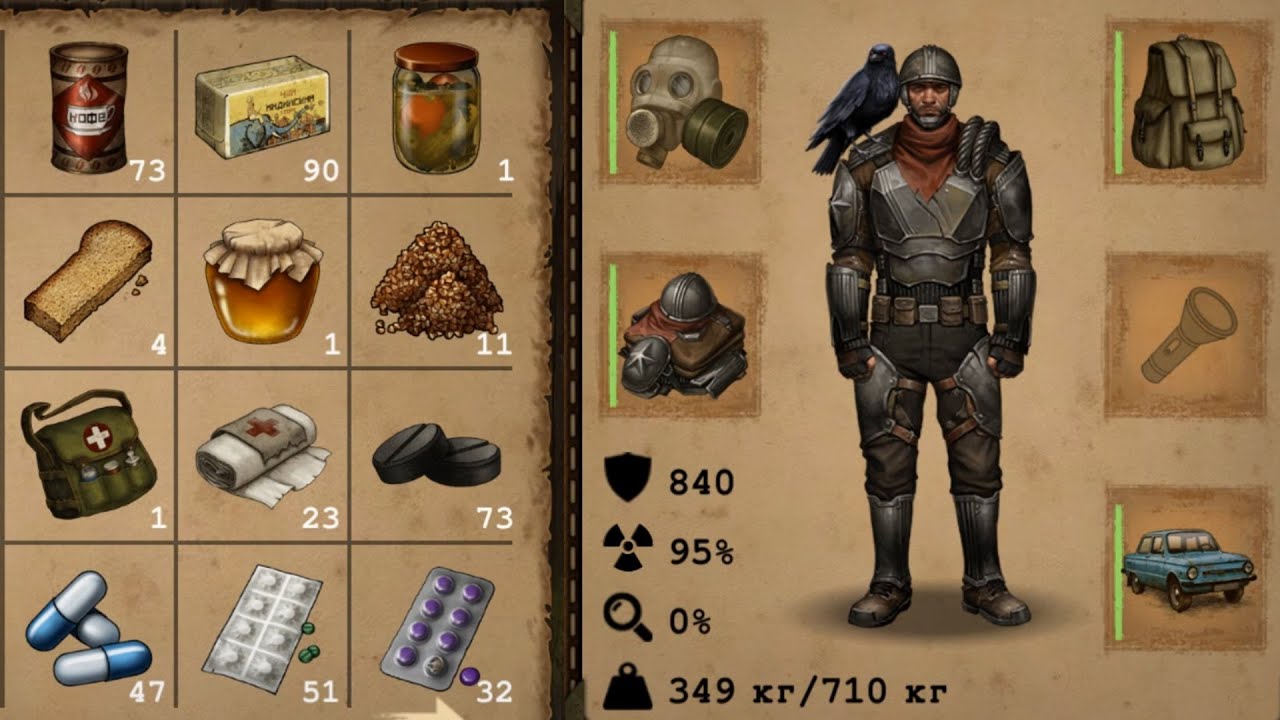The width and height of the screenshot is (1280, 720).
Task: Choose the jar of pickled vegetables
Action: point(436,108)
